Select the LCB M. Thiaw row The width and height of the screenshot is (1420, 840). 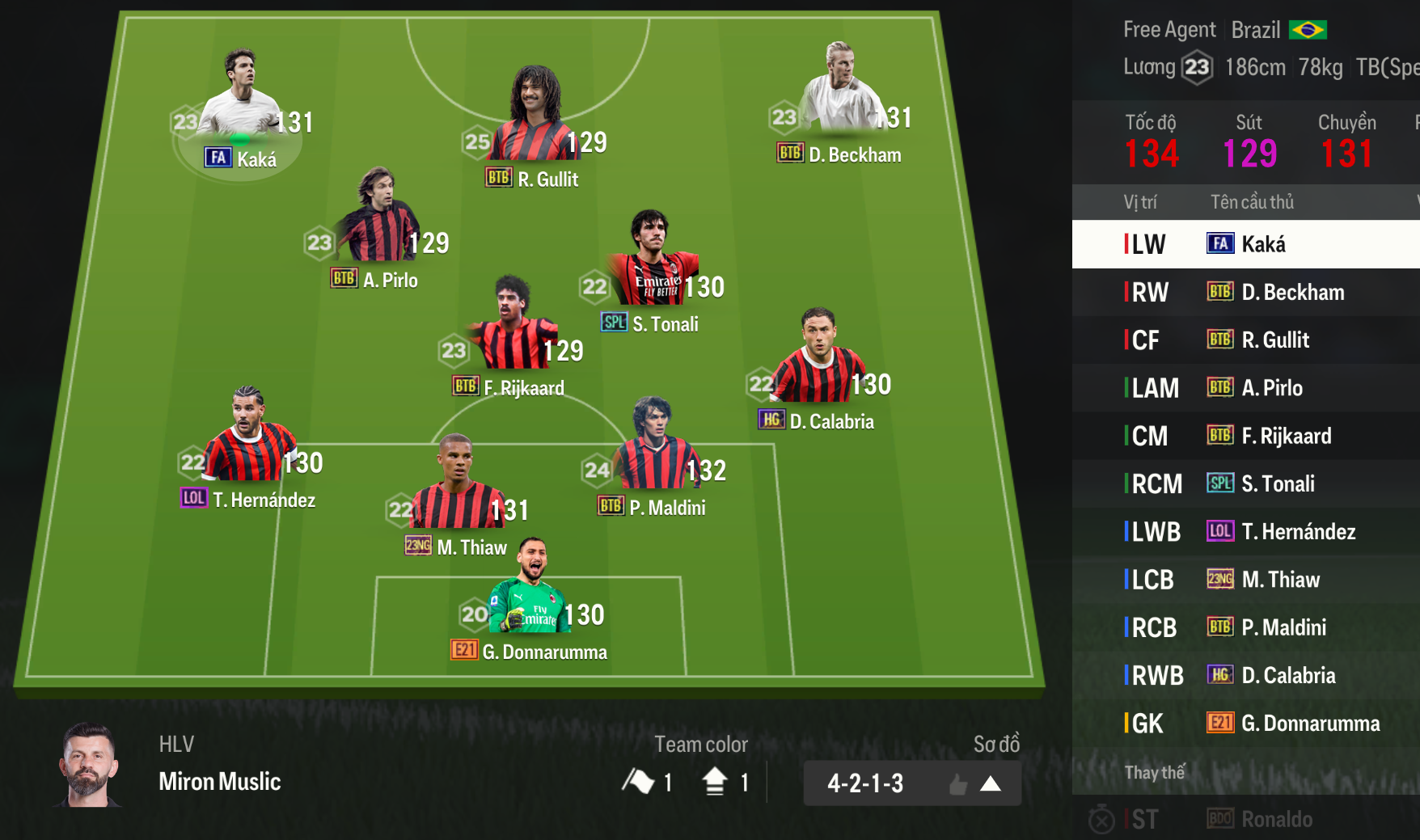1245,579
